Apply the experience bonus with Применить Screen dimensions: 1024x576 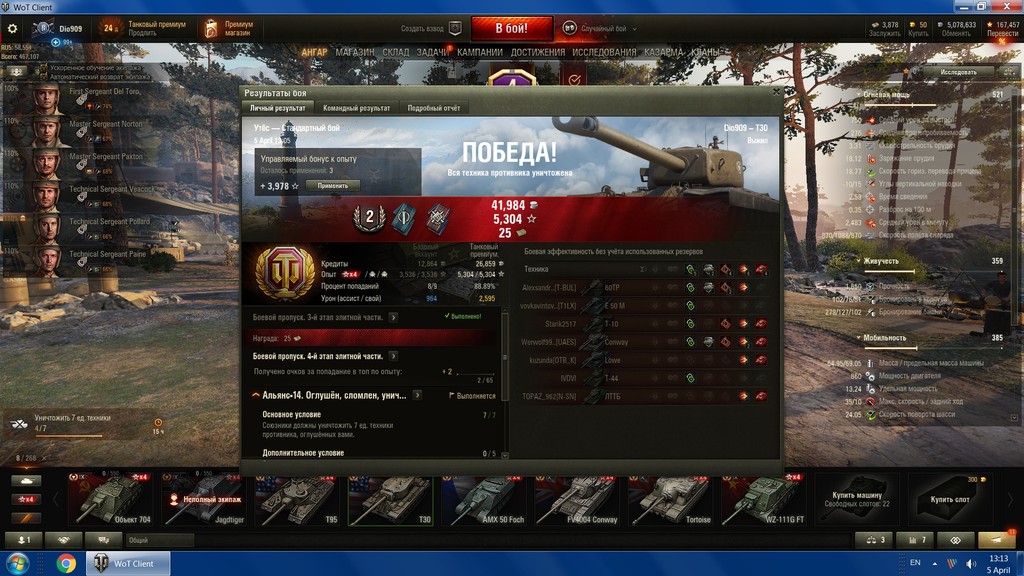333,186
